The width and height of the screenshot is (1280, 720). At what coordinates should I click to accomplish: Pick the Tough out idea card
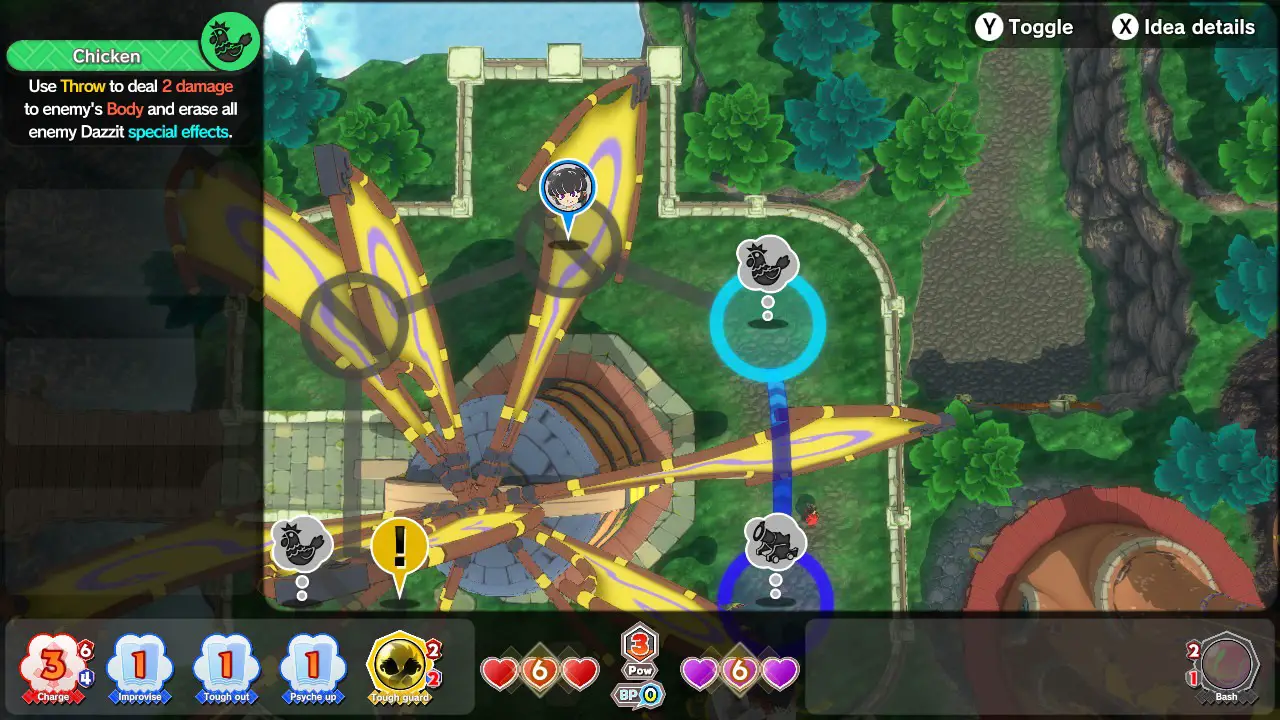tap(226, 665)
